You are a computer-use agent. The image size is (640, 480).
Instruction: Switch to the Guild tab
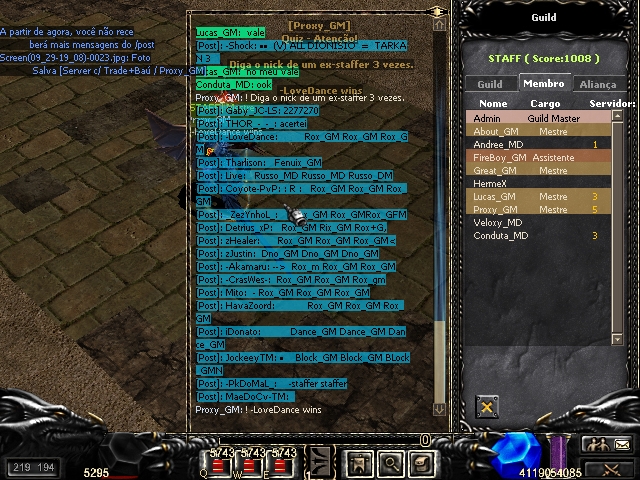[490, 85]
